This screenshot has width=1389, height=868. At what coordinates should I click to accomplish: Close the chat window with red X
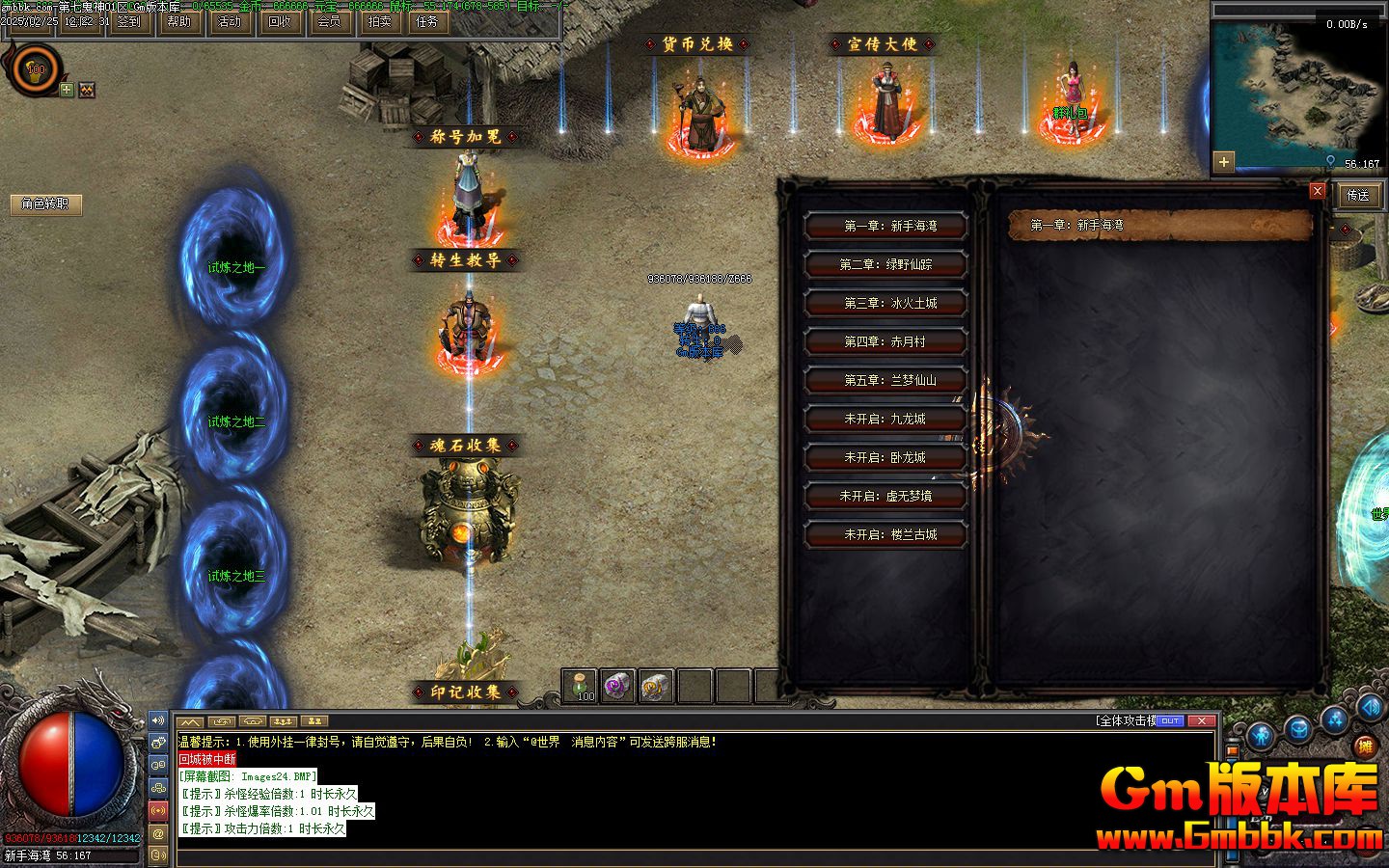(x=1201, y=720)
